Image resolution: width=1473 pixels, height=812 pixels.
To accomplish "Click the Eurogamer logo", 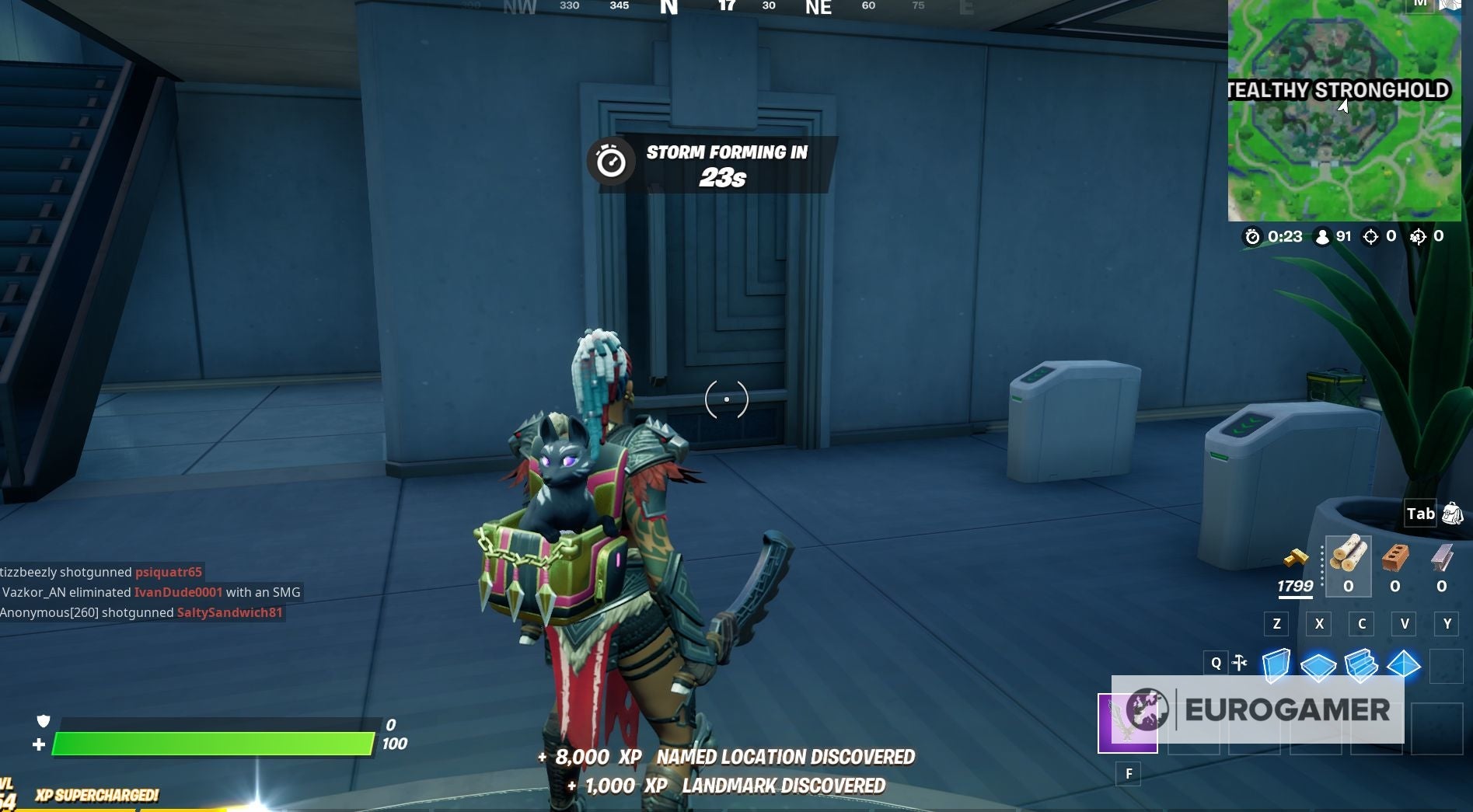I will click(x=1286, y=708).
